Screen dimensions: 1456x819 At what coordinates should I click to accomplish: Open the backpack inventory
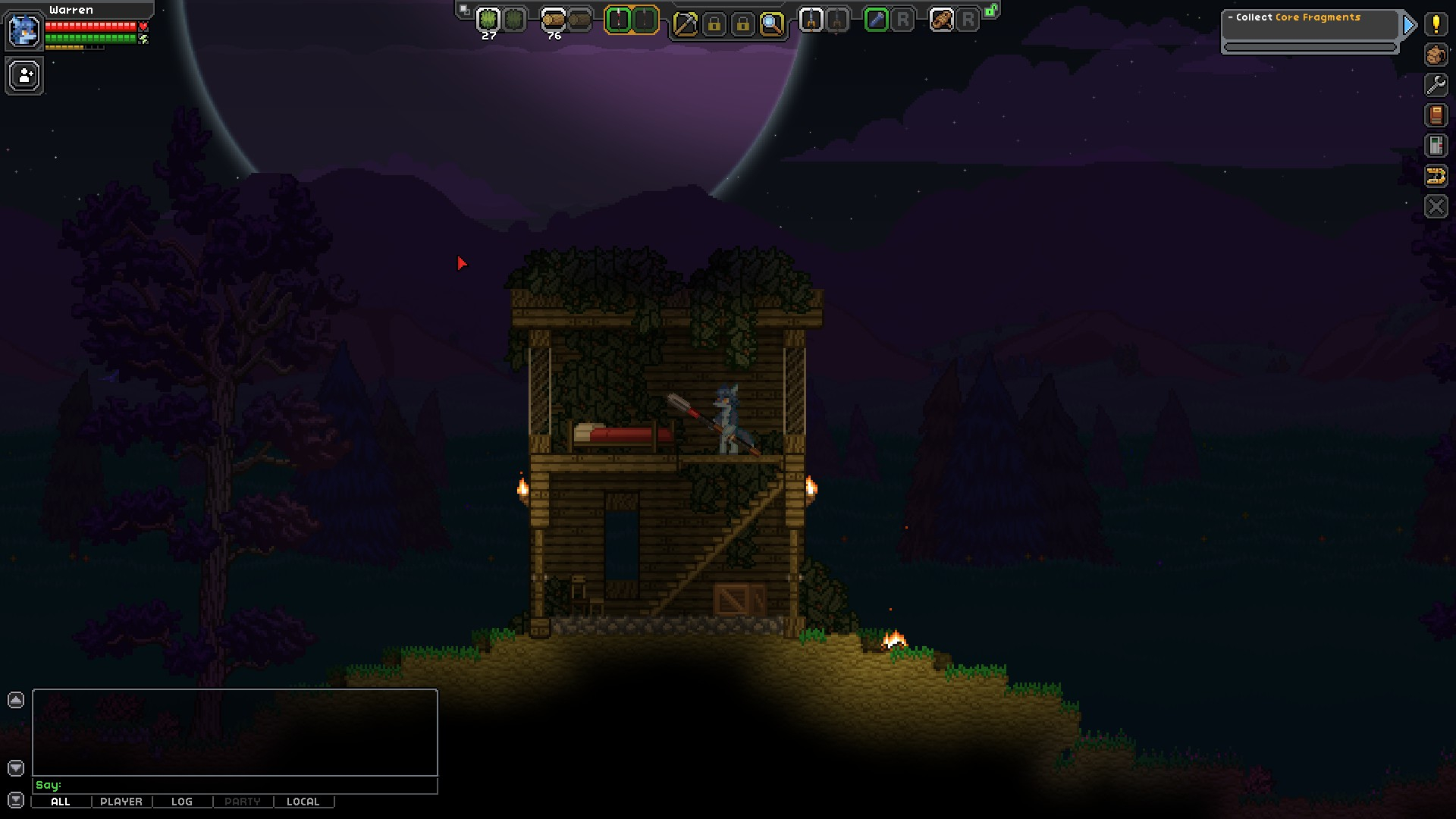coord(1436,55)
